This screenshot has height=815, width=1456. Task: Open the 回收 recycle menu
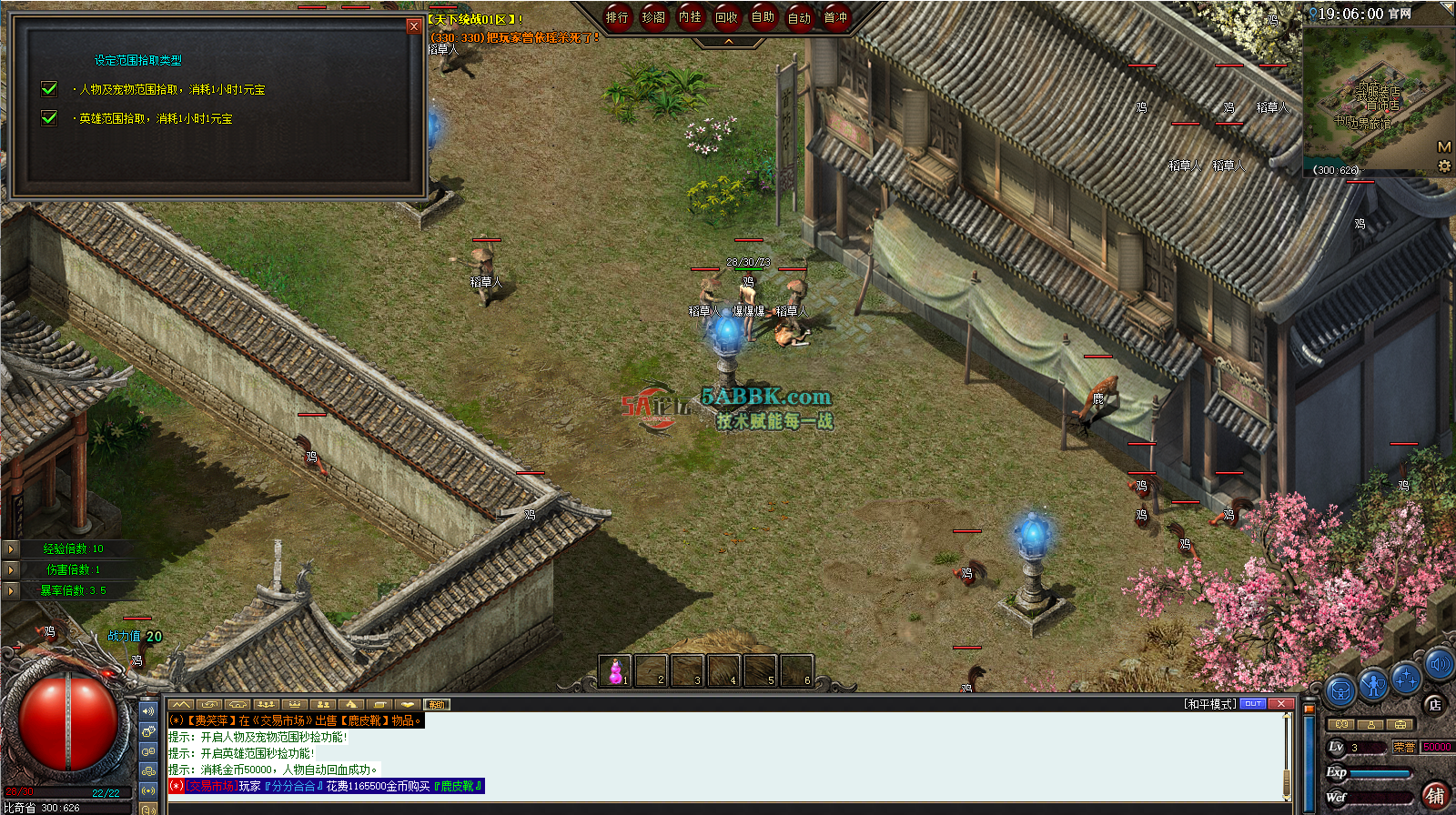tap(726, 17)
